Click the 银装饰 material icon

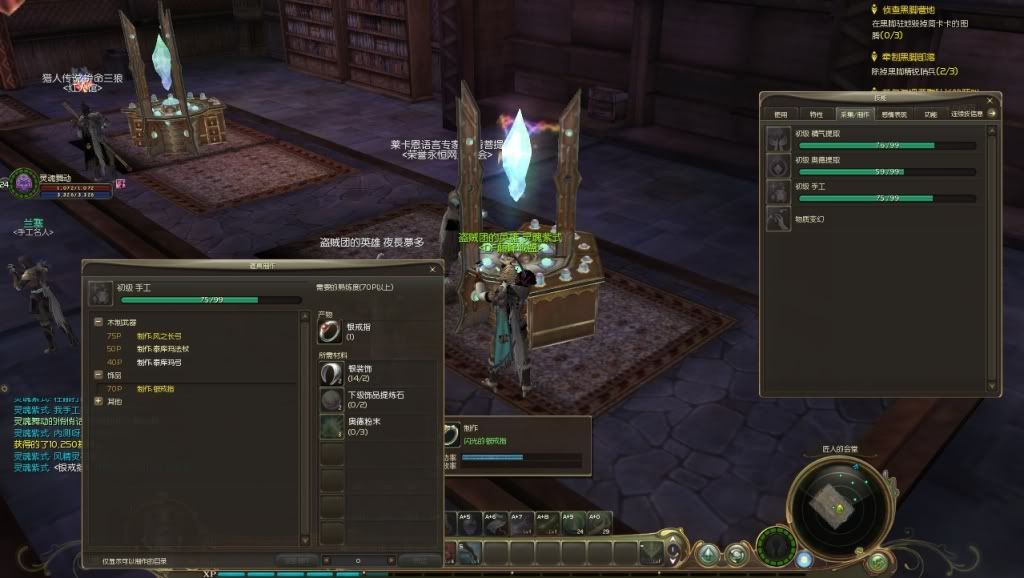(x=331, y=373)
